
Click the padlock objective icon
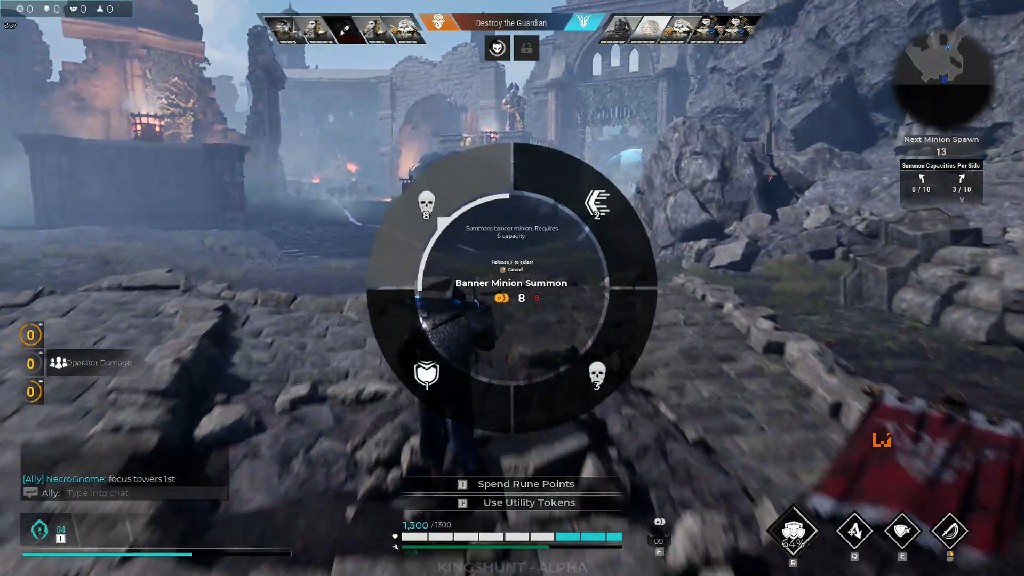pos(526,47)
